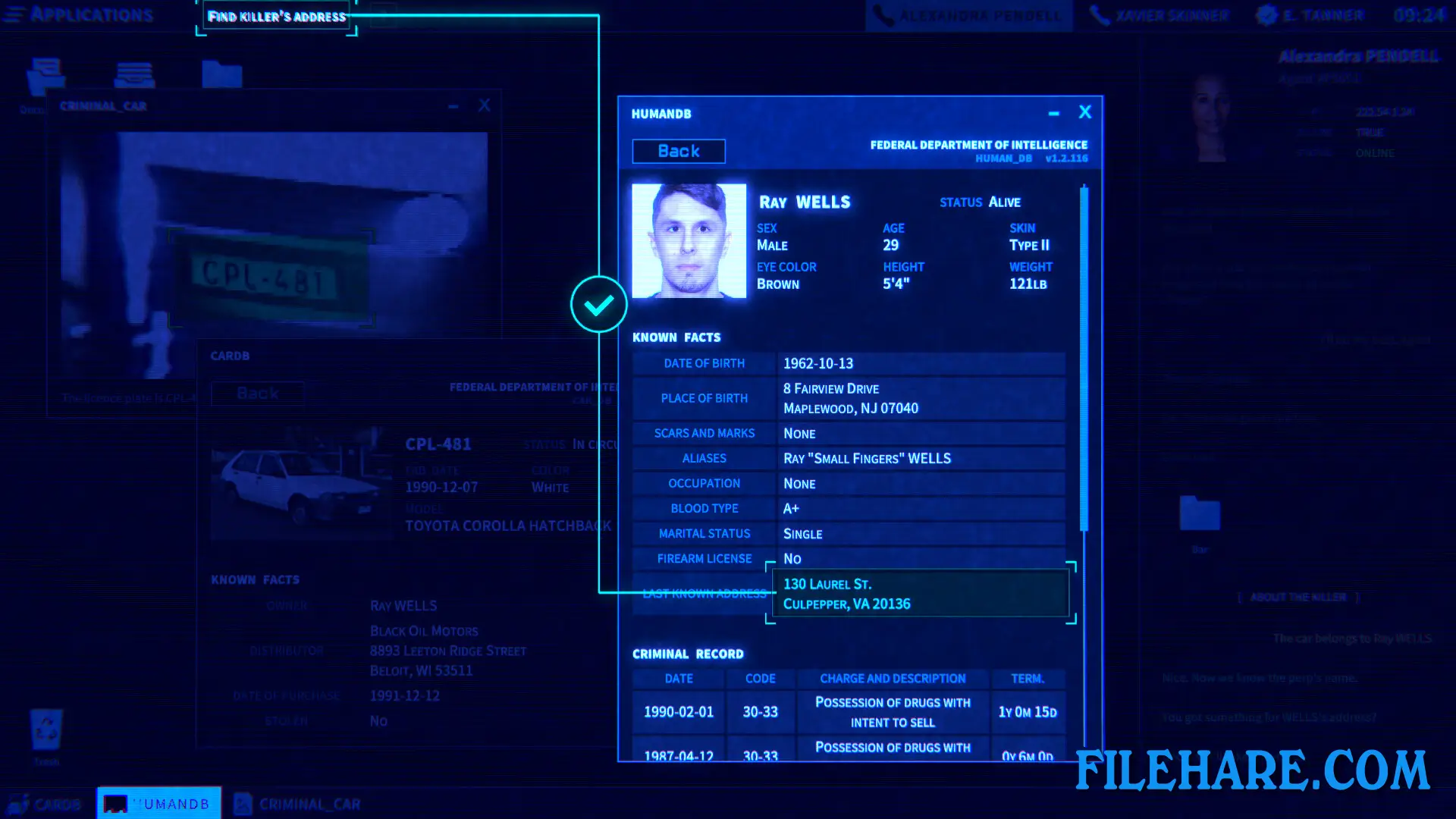Image resolution: width=1456 pixels, height=819 pixels.
Task: Click the E. Tanner badge icon
Action: (x=1265, y=14)
